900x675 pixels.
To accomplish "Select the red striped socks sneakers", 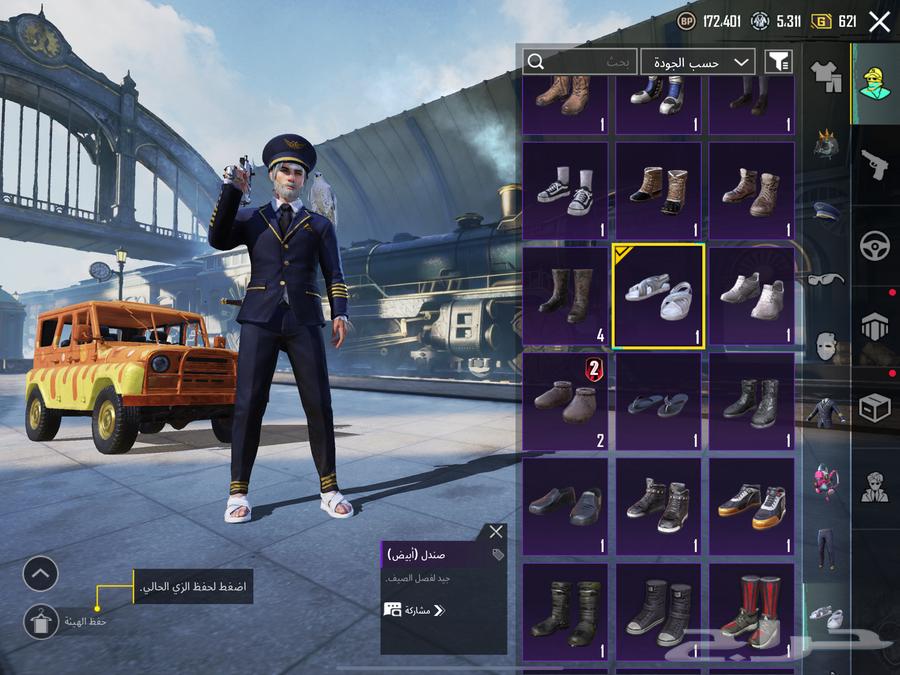I will coord(752,612).
